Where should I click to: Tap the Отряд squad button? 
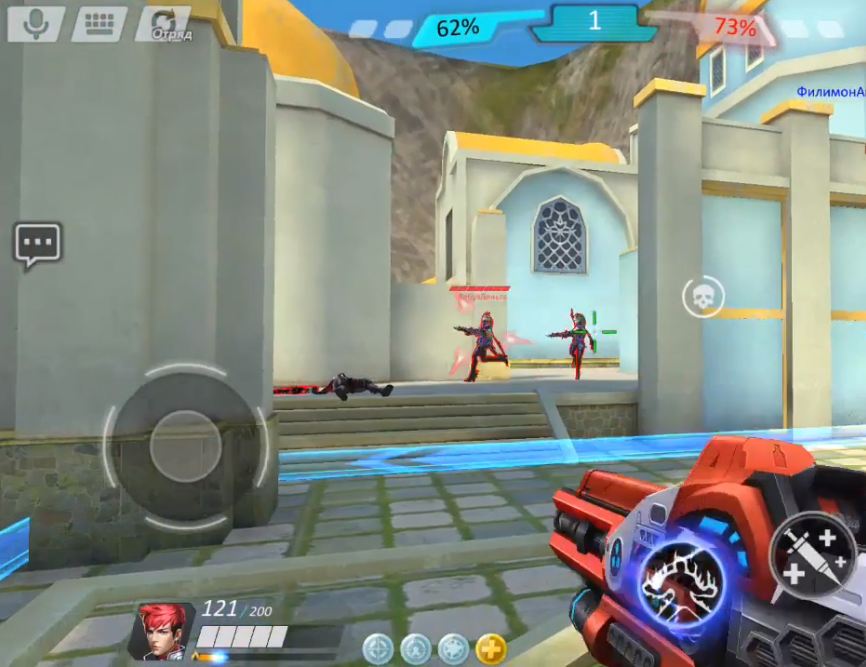click(163, 25)
